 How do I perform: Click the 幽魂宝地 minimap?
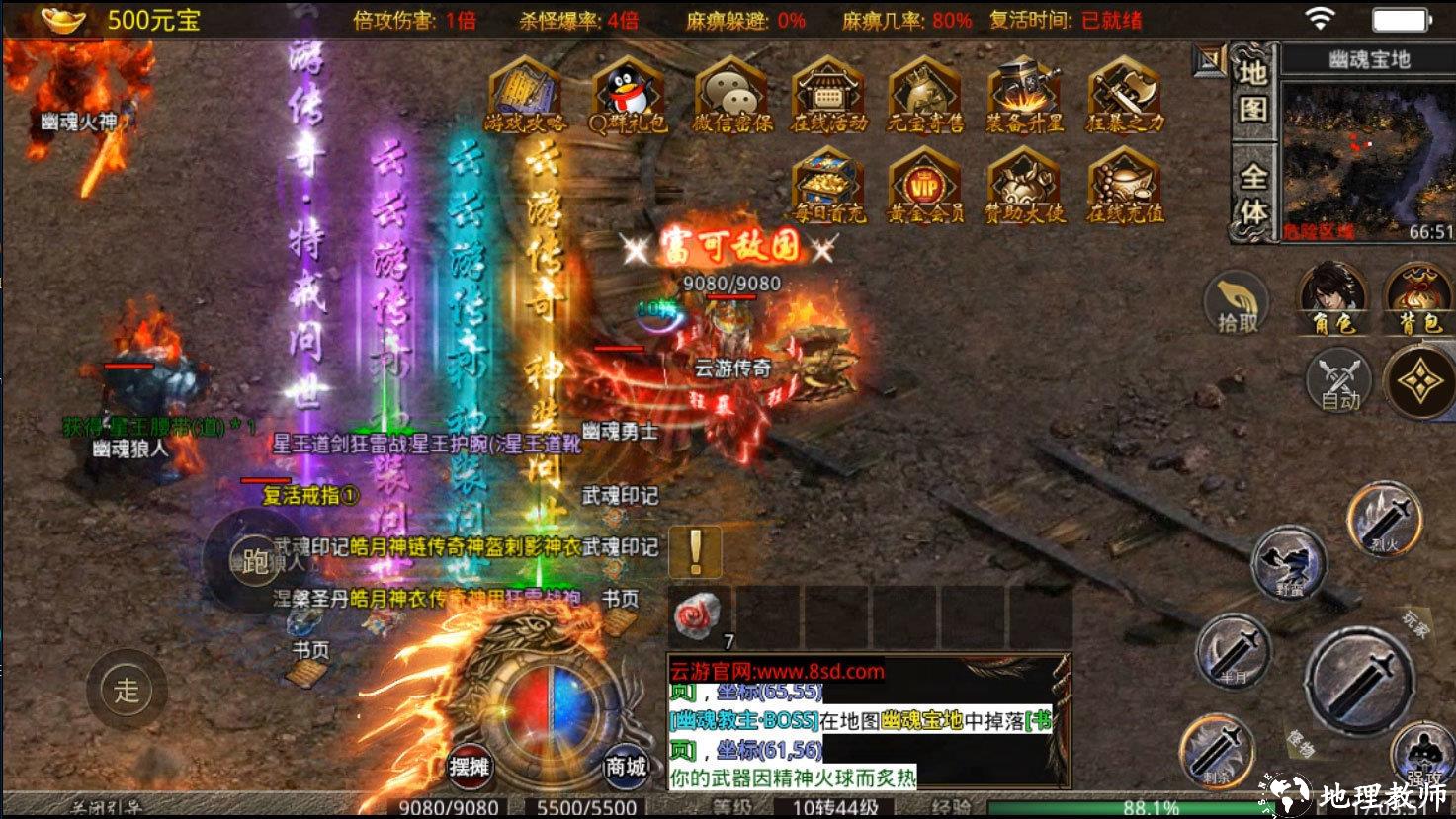[x=1368, y=160]
